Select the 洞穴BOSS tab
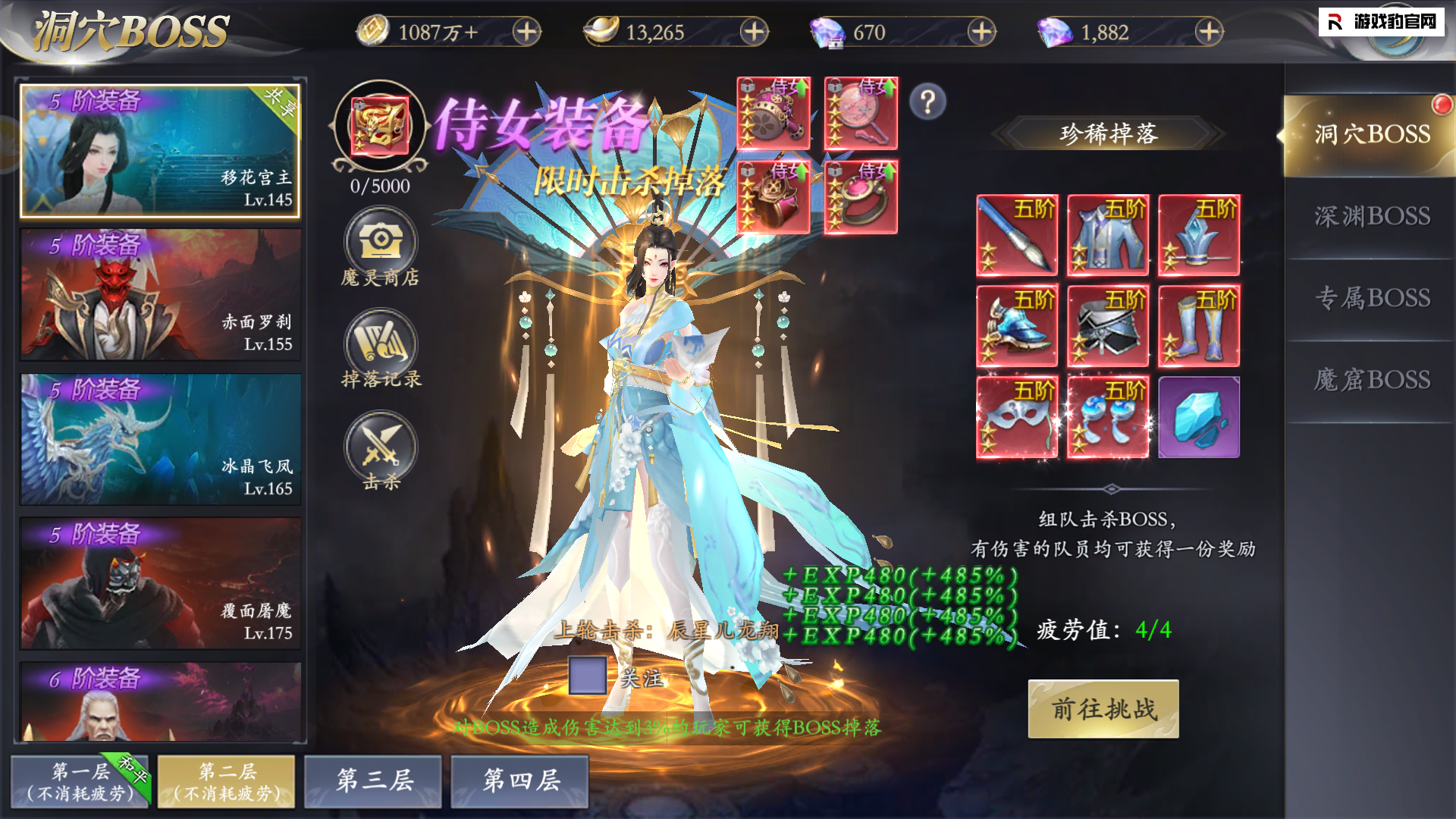 pyautogui.click(x=1372, y=135)
